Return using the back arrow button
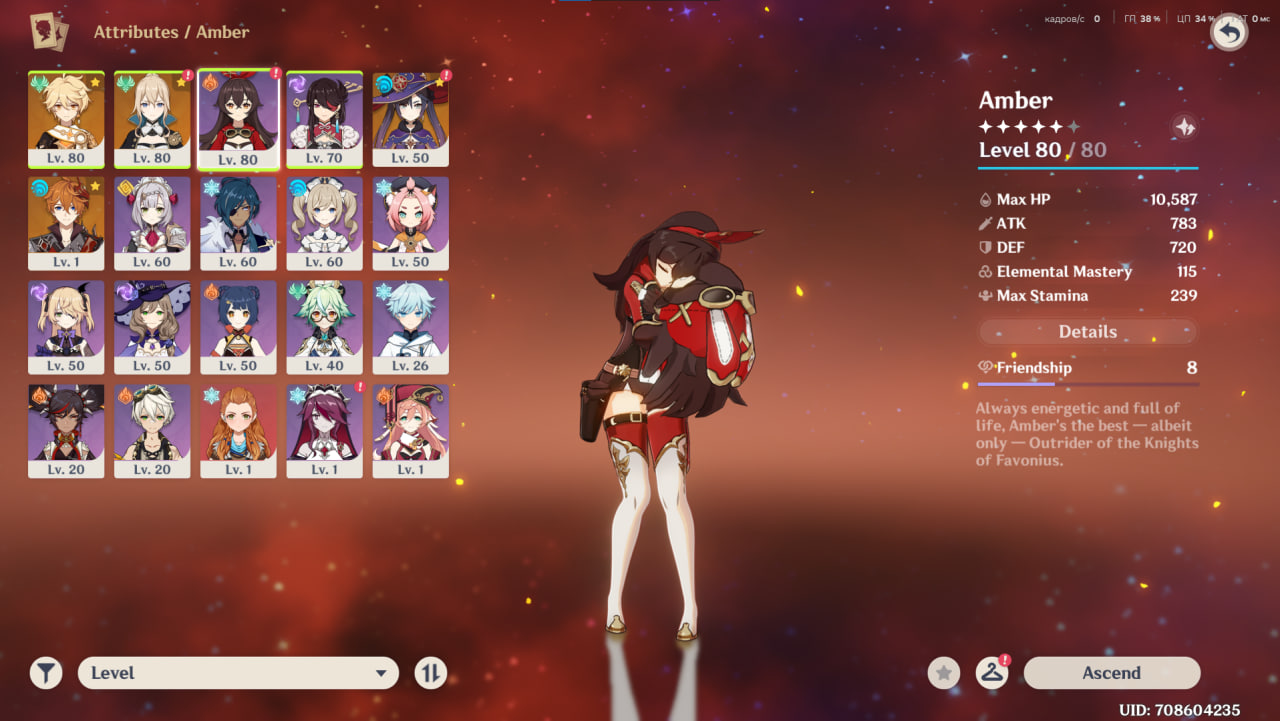Image resolution: width=1280 pixels, height=721 pixels. (x=1229, y=32)
